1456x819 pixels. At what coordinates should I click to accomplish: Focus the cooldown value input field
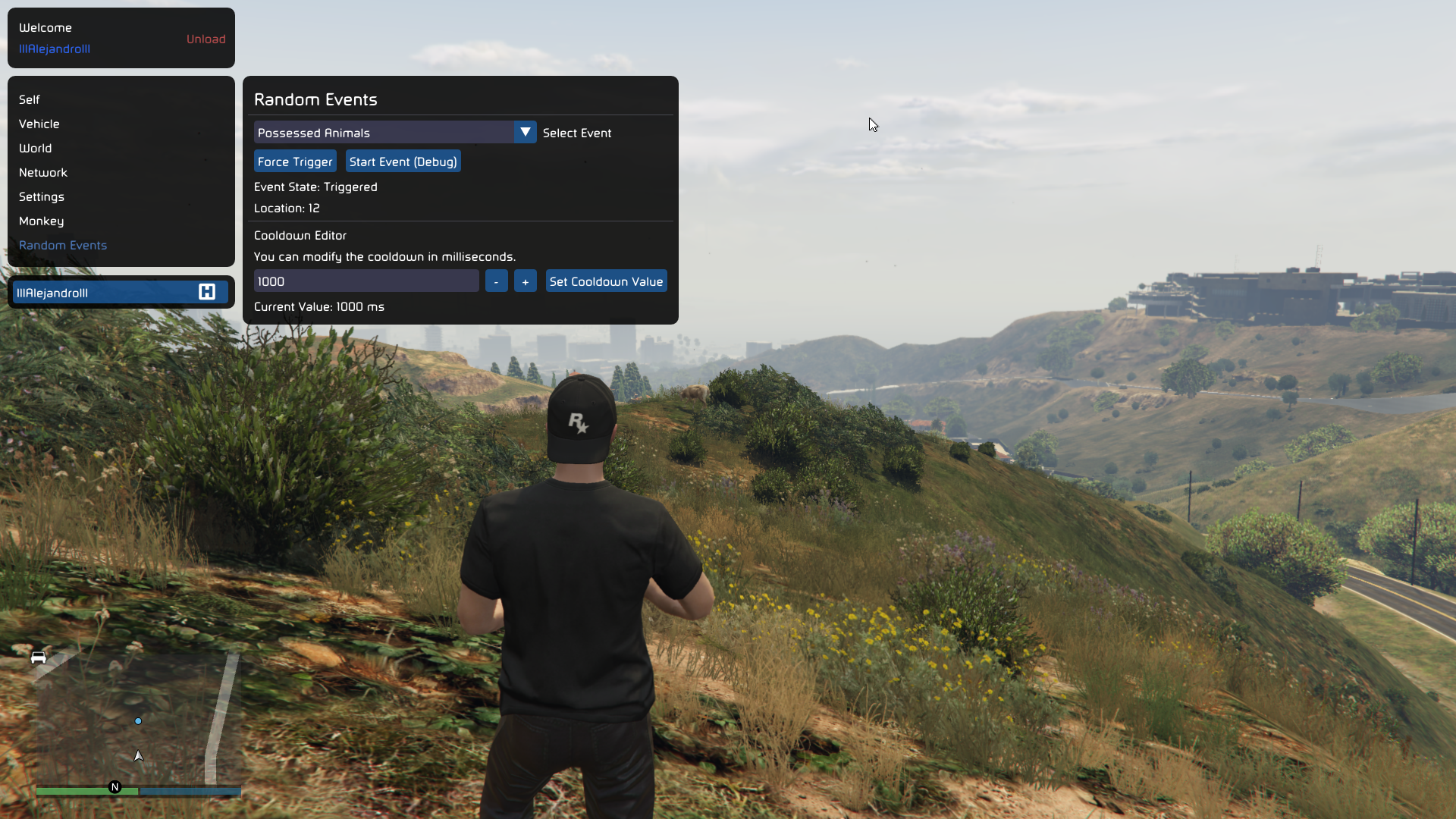point(366,281)
